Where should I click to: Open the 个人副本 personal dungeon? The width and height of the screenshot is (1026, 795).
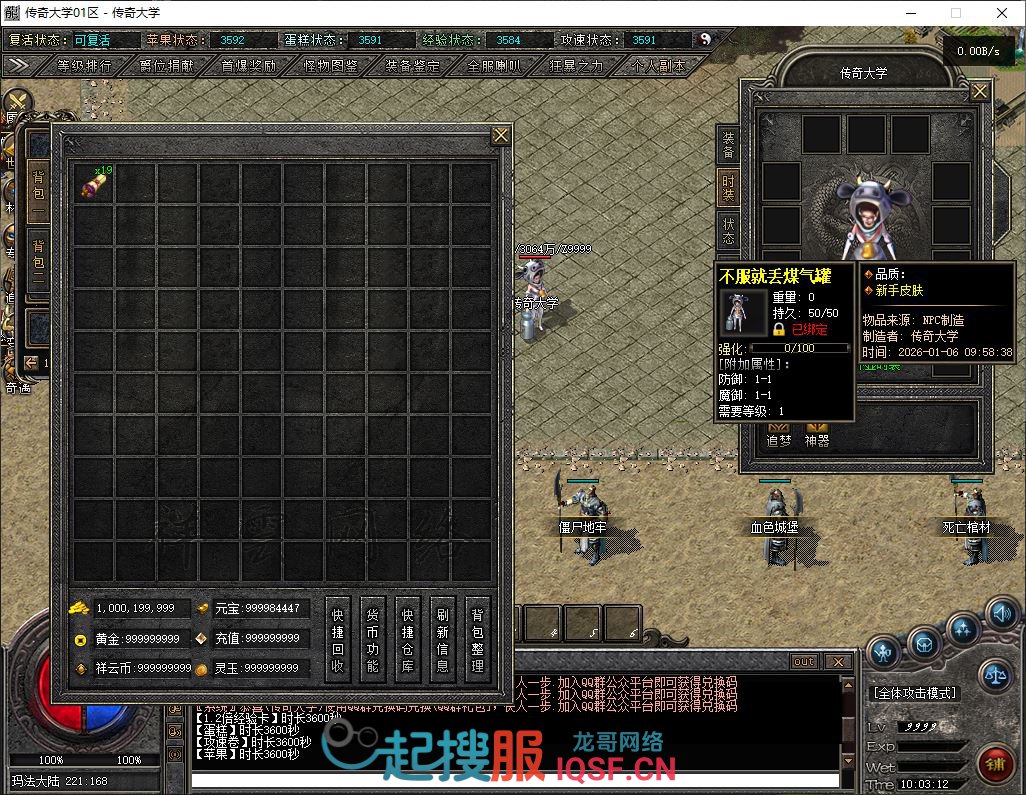[x=658, y=66]
